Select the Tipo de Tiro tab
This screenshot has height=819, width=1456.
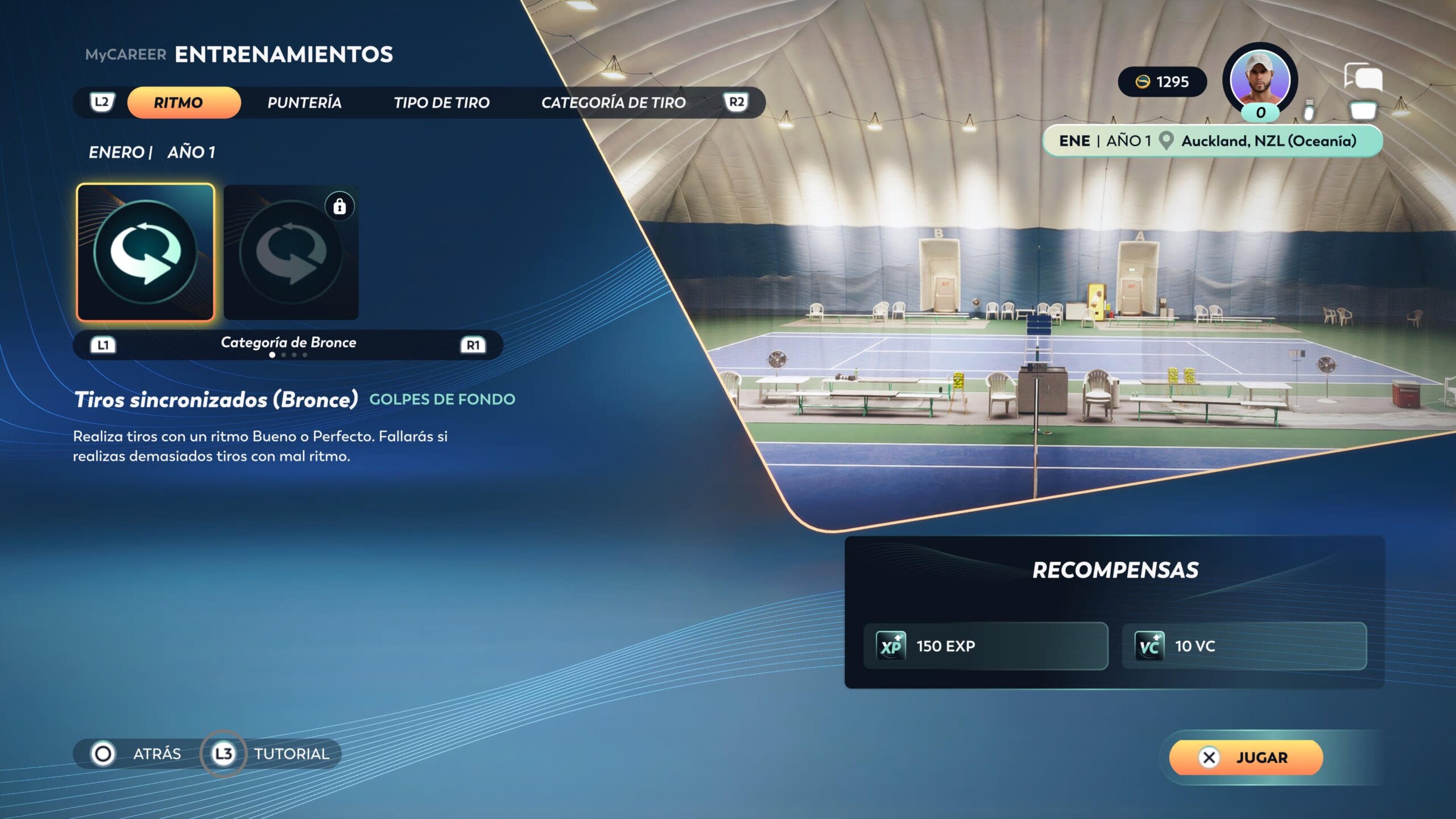pos(441,102)
